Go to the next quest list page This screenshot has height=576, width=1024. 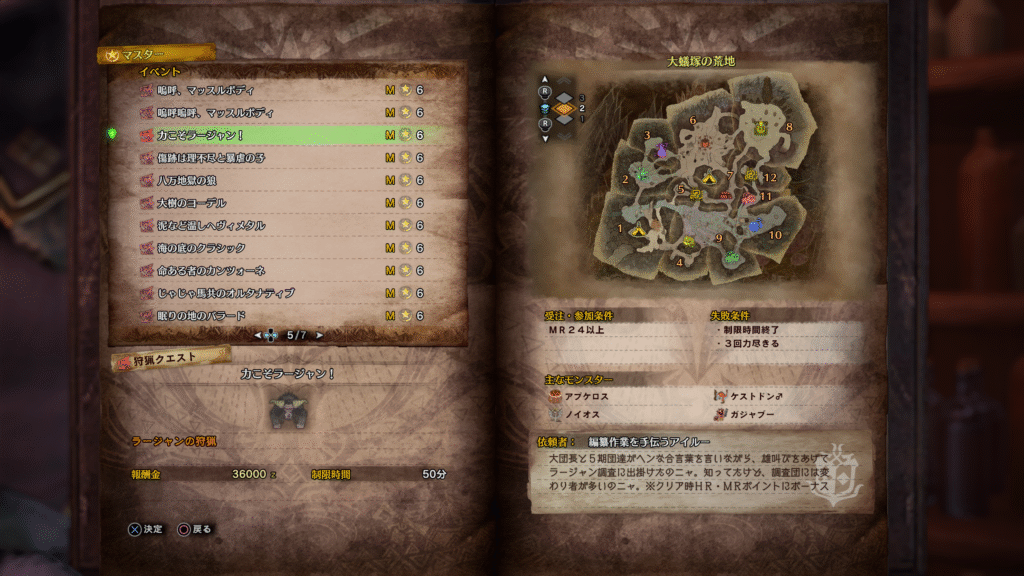(320, 336)
